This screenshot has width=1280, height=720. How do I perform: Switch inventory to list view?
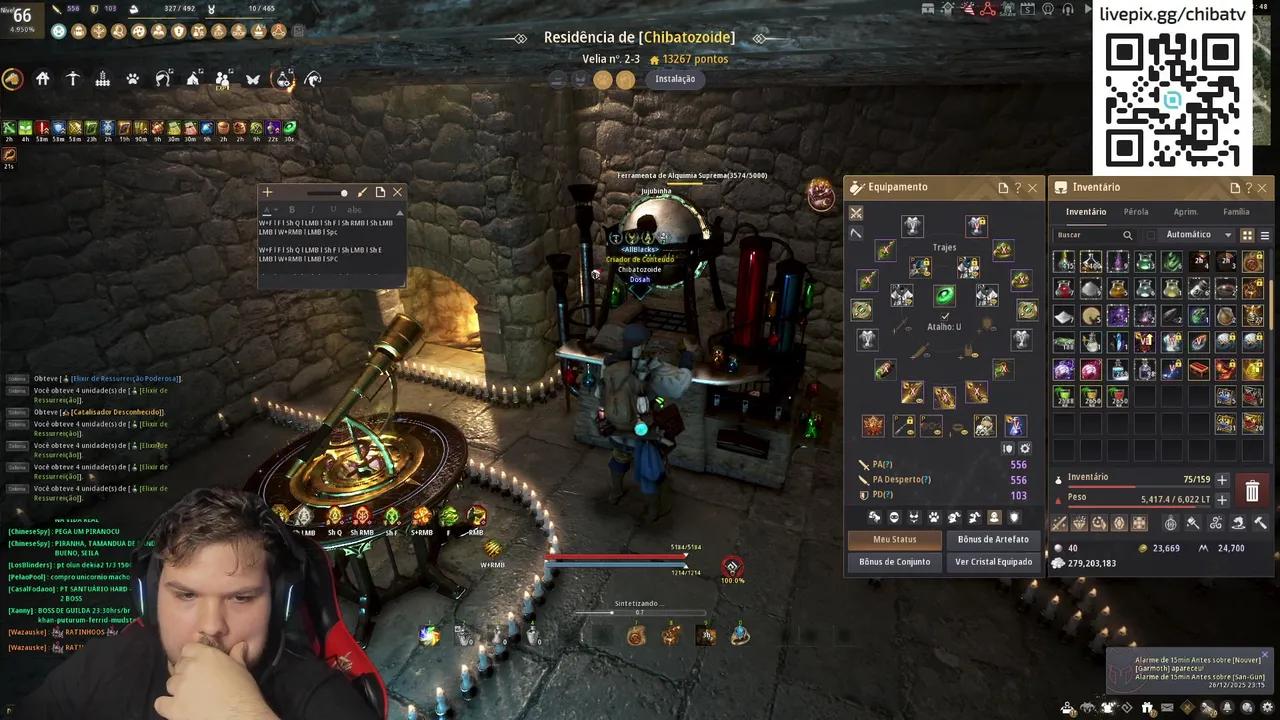pyautogui.click(x=1265, y=235)
